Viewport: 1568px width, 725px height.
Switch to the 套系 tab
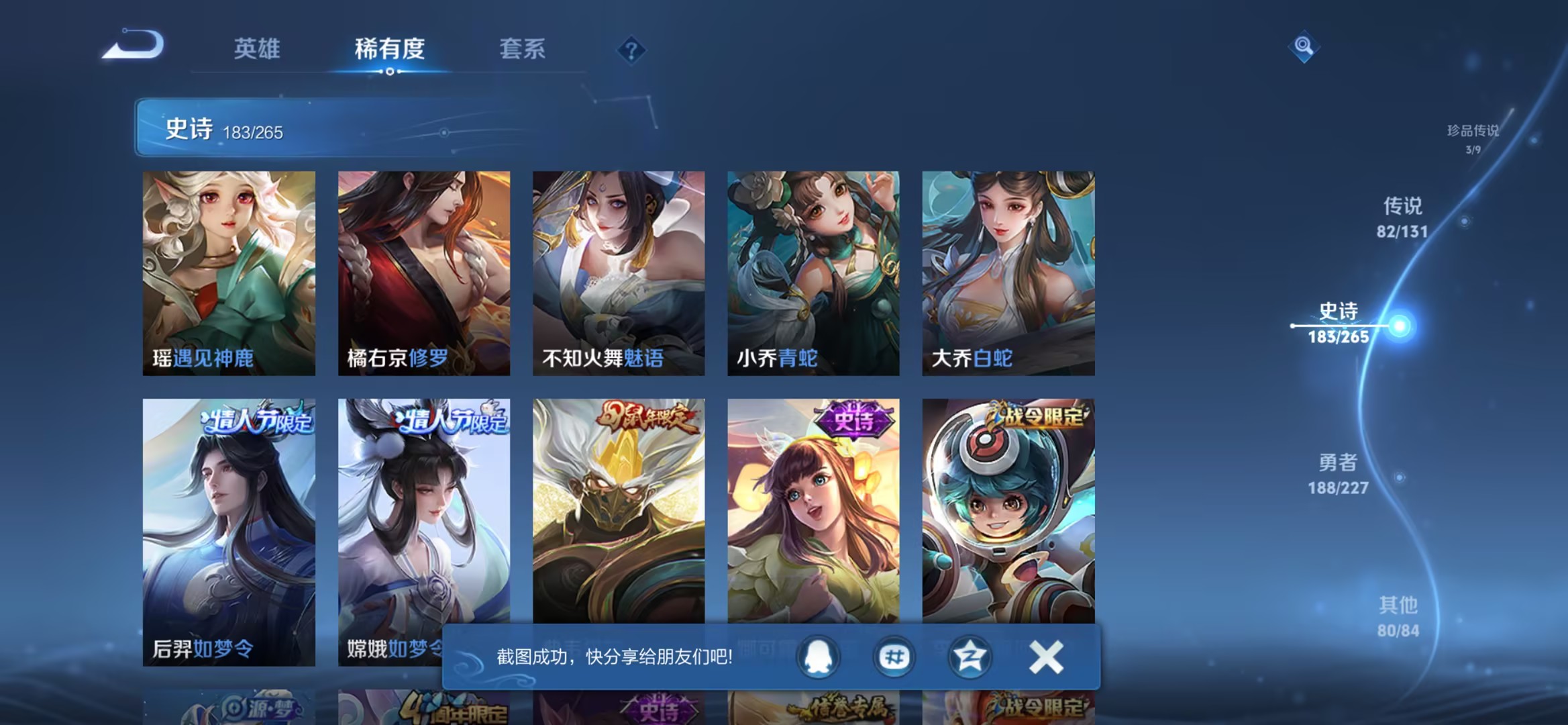(522, 49)
